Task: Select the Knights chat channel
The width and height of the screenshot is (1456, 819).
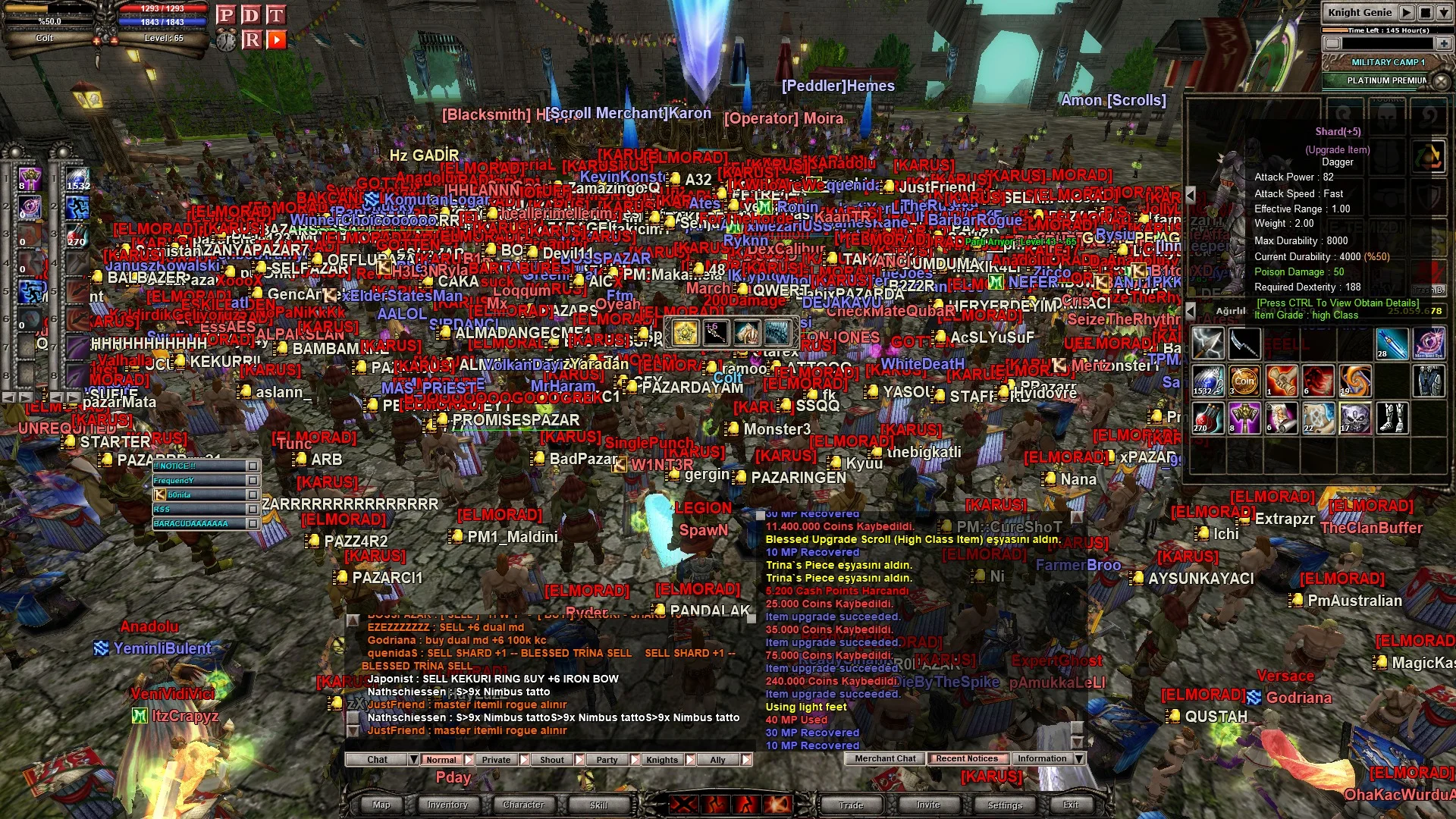Action: [x=662, y=759]
